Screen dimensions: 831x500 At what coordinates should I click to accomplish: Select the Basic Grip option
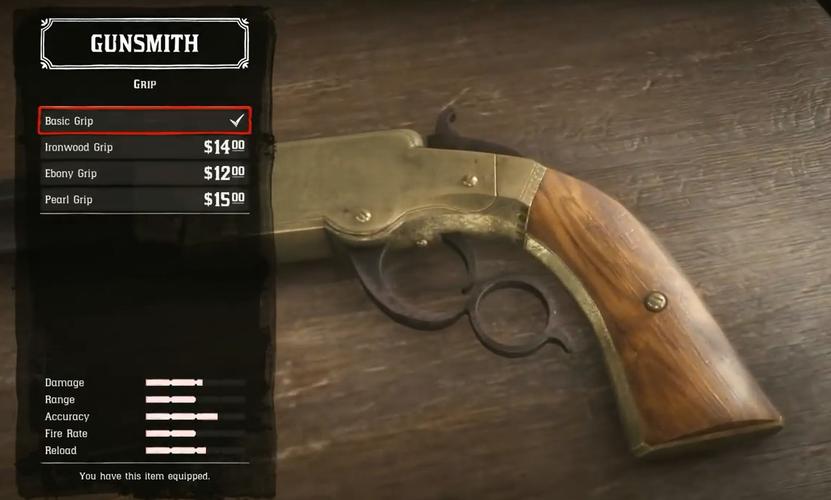pyautogui.click(x=144, y=121)
